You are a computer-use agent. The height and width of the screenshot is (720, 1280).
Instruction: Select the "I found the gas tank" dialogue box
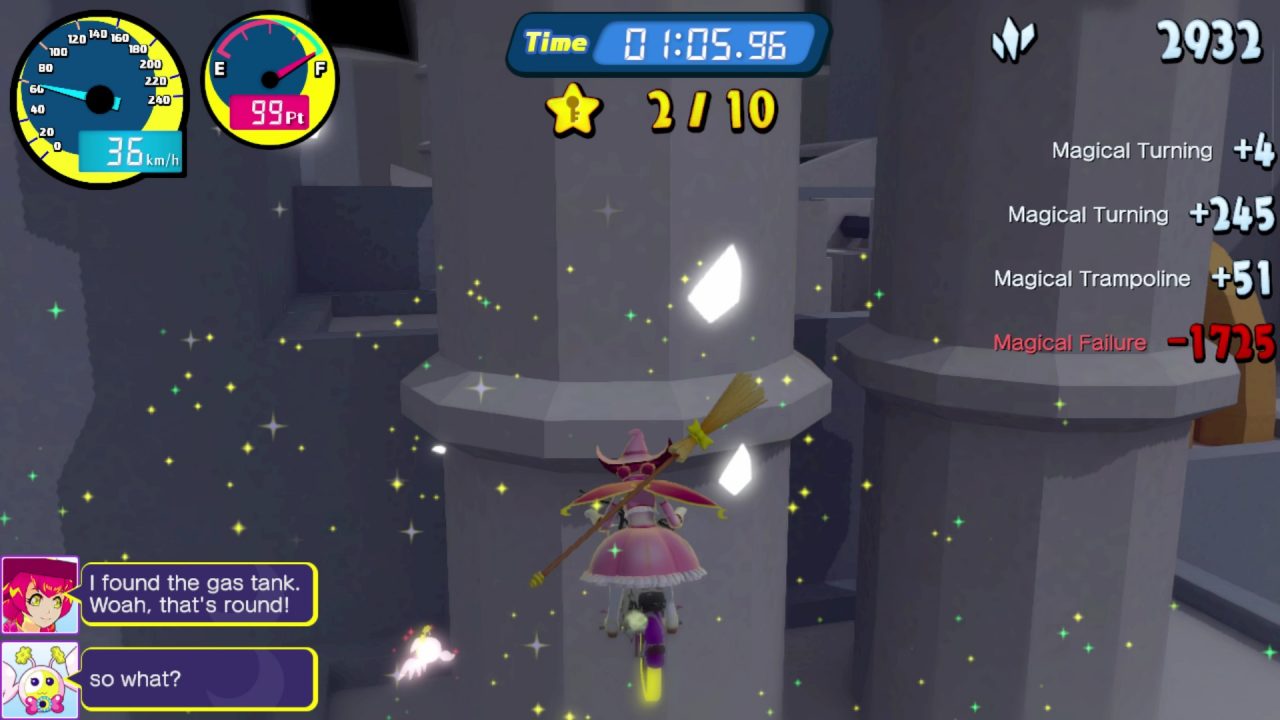coord(198,594)
